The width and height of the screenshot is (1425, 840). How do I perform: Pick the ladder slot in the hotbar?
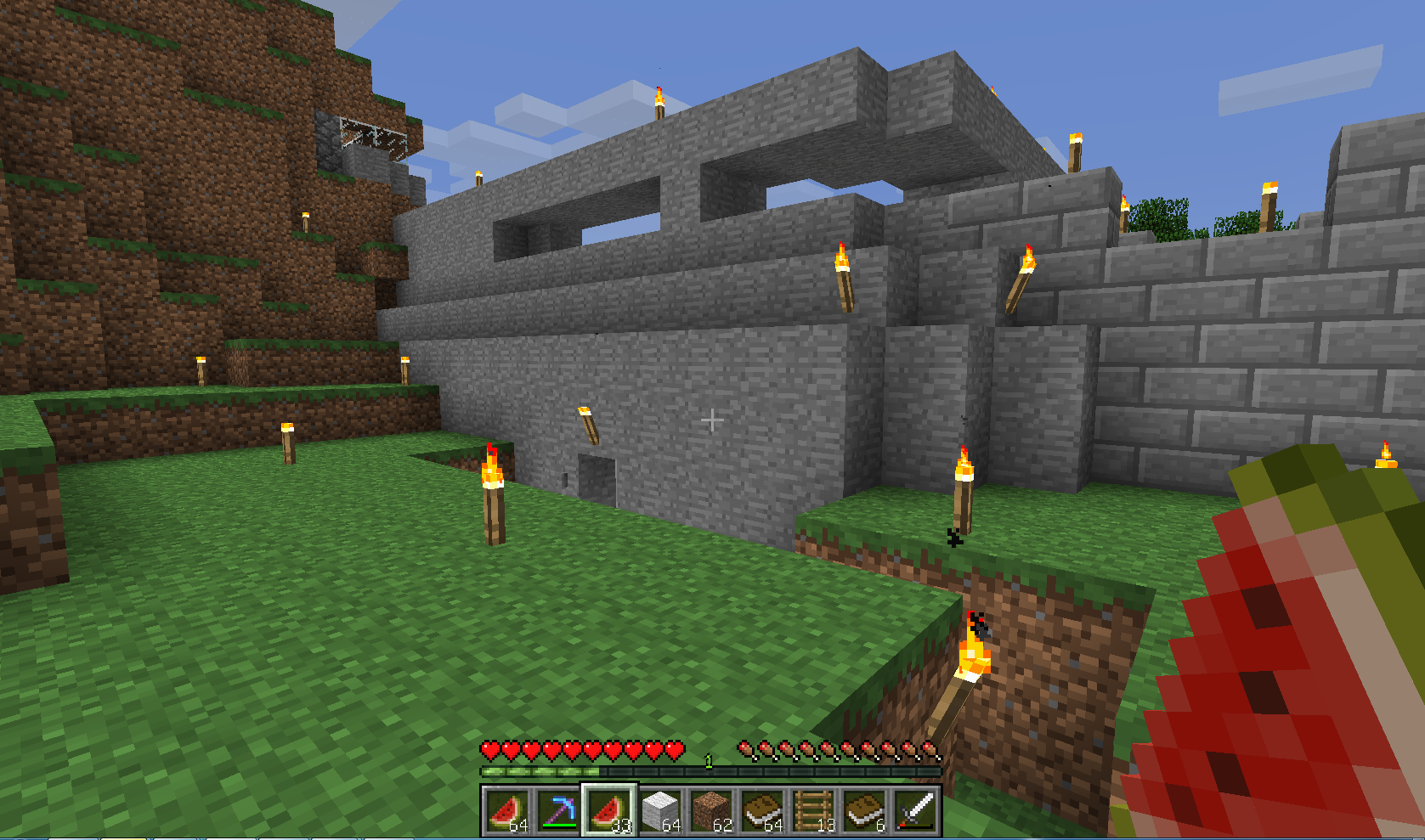813,810
